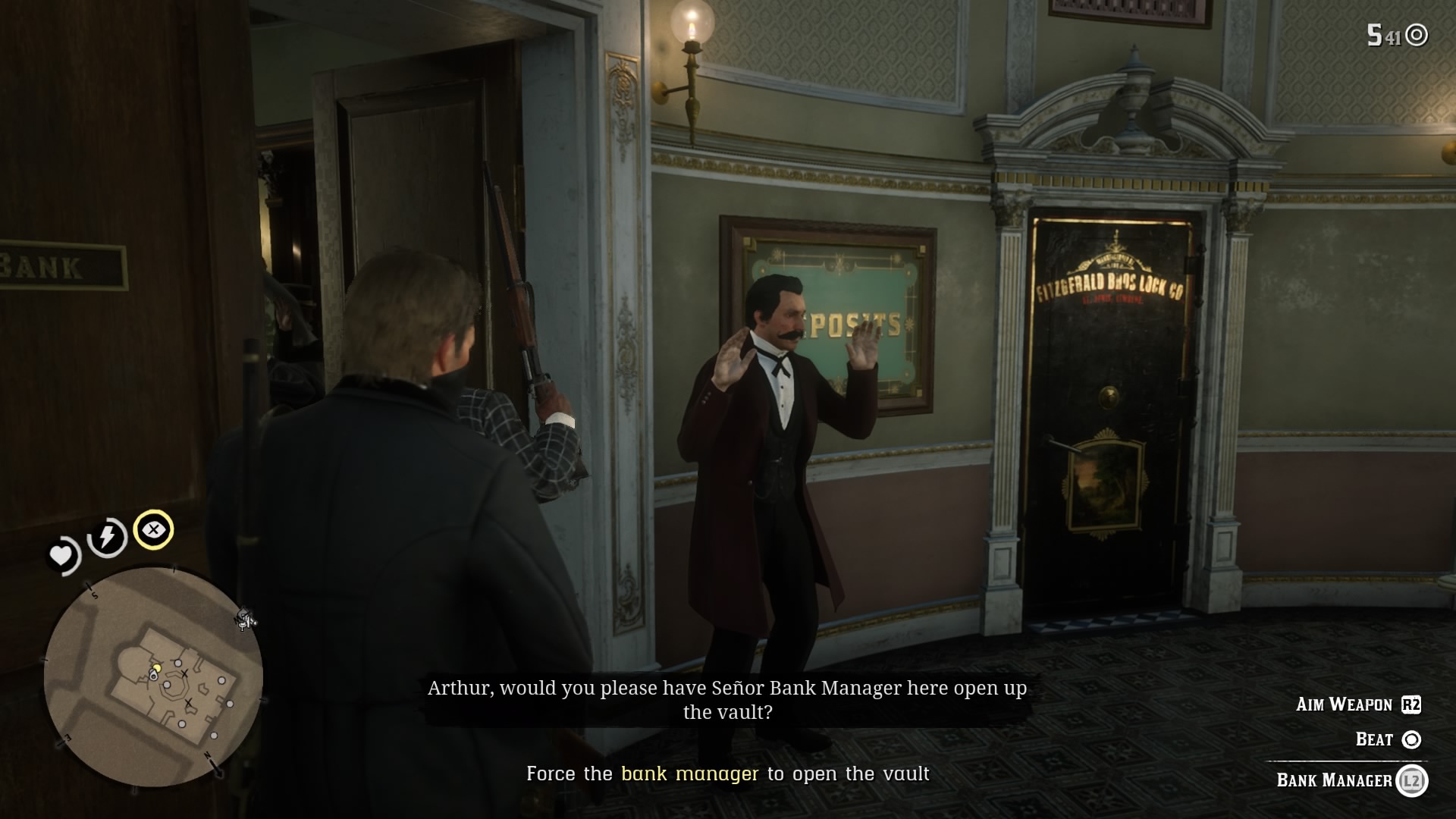
Task: Activate the L2 Bank Manager target prompt
Action: 1414,781
